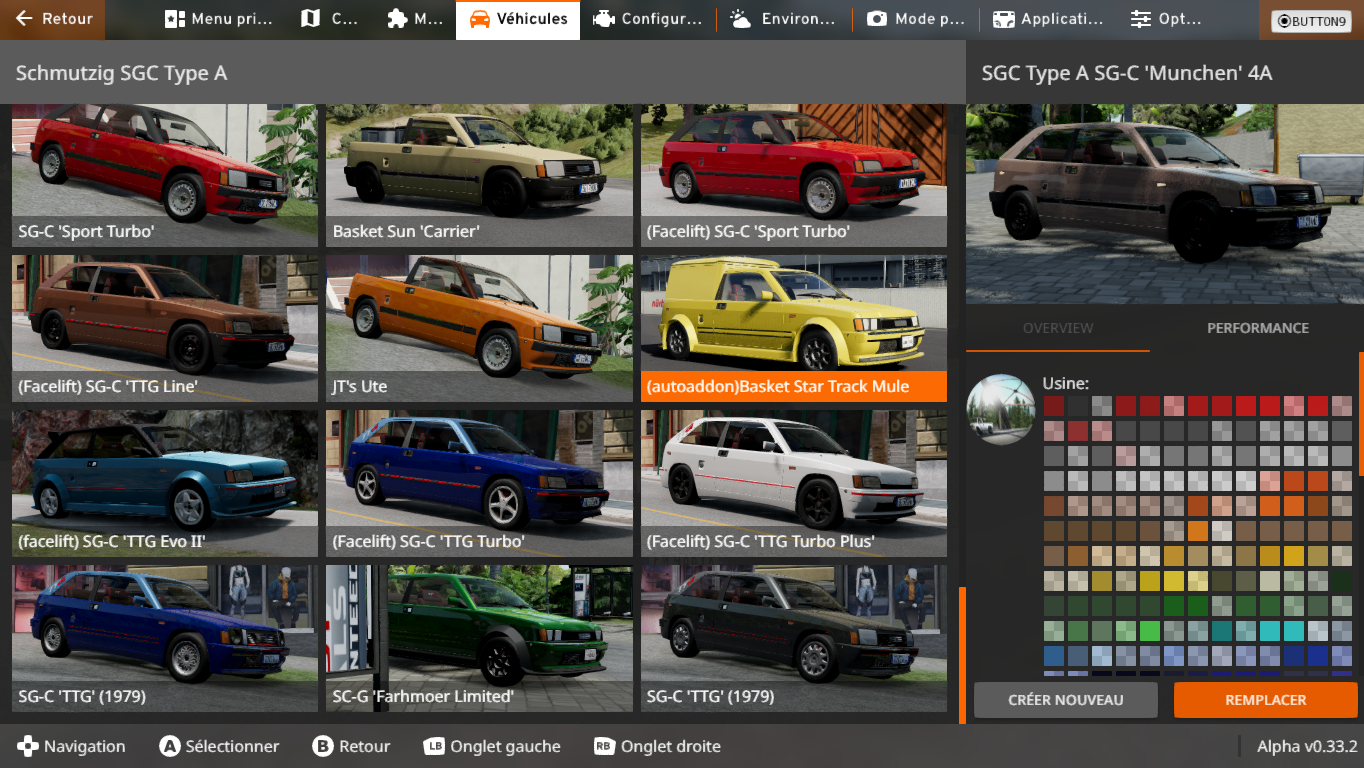
Task: Select the green SC-G 'Farhmoer Limited' car
Action: coord(480,638)
